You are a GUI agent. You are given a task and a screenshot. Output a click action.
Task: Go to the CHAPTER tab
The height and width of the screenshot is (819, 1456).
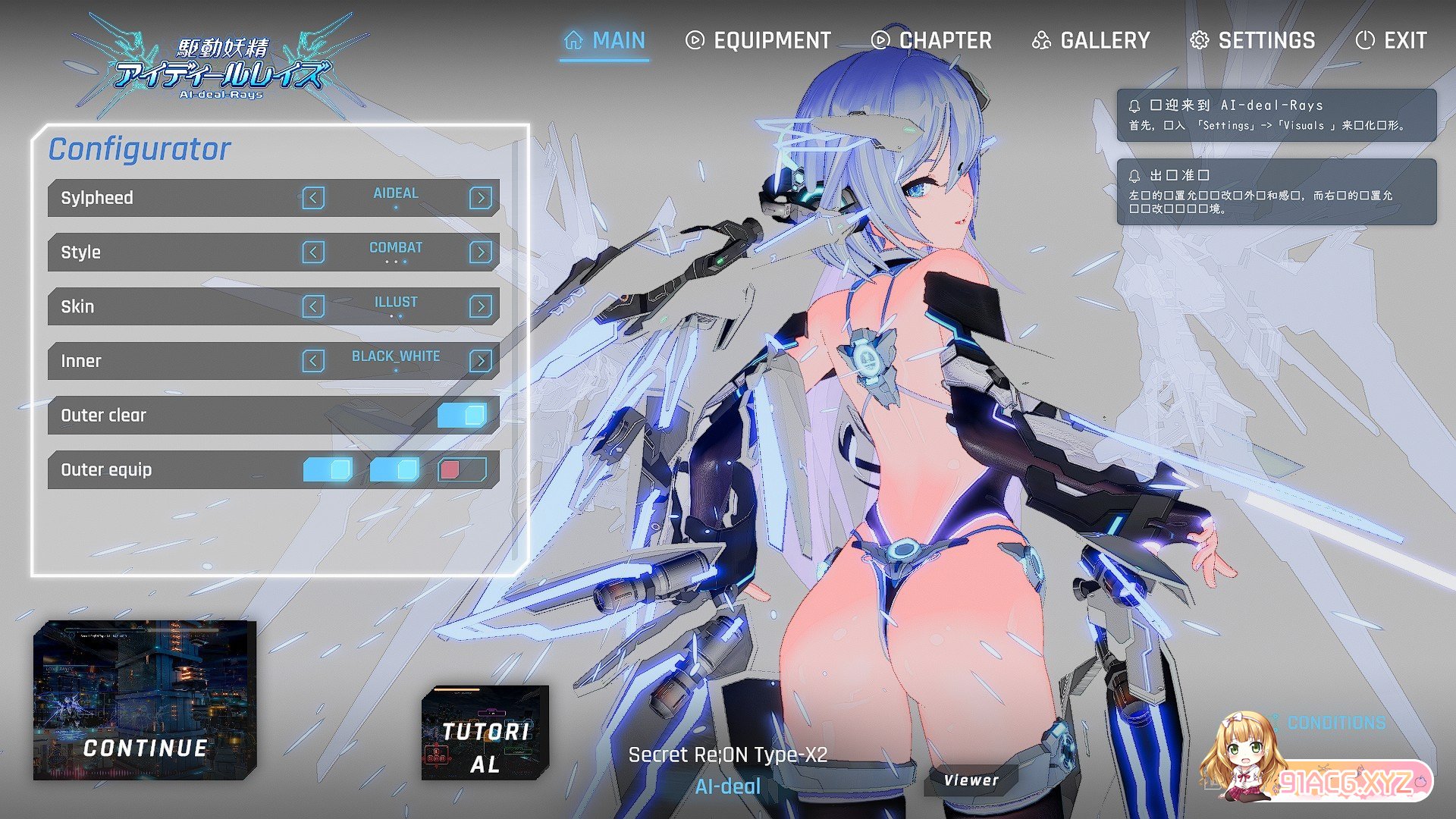[x=931, y=40]
